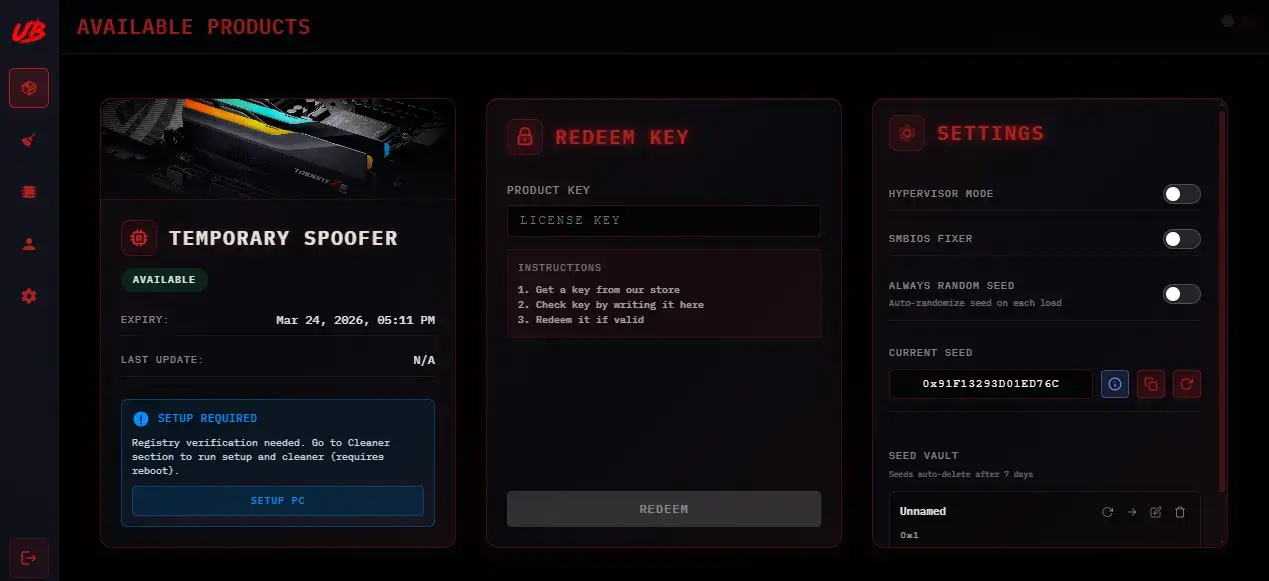
Task: Open the gear settings sidebar tab
Action: [29, 296]
